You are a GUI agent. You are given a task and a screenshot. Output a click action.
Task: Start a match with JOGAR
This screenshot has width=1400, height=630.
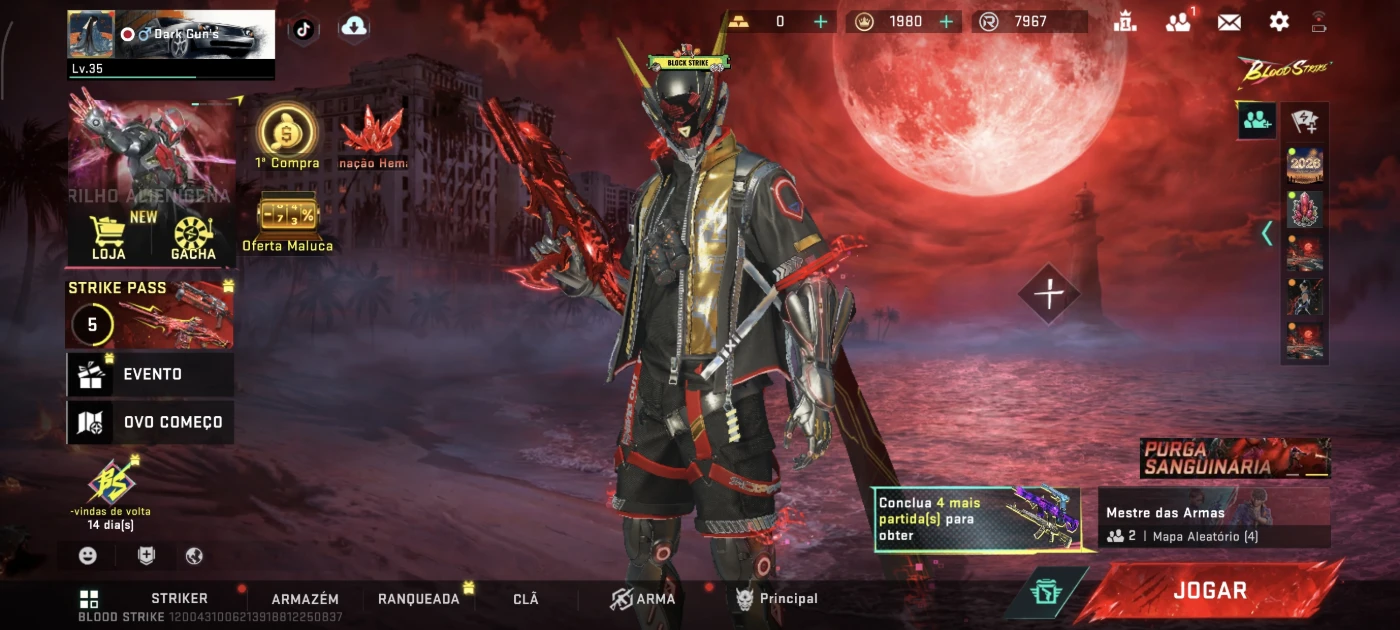(1209, 591)
